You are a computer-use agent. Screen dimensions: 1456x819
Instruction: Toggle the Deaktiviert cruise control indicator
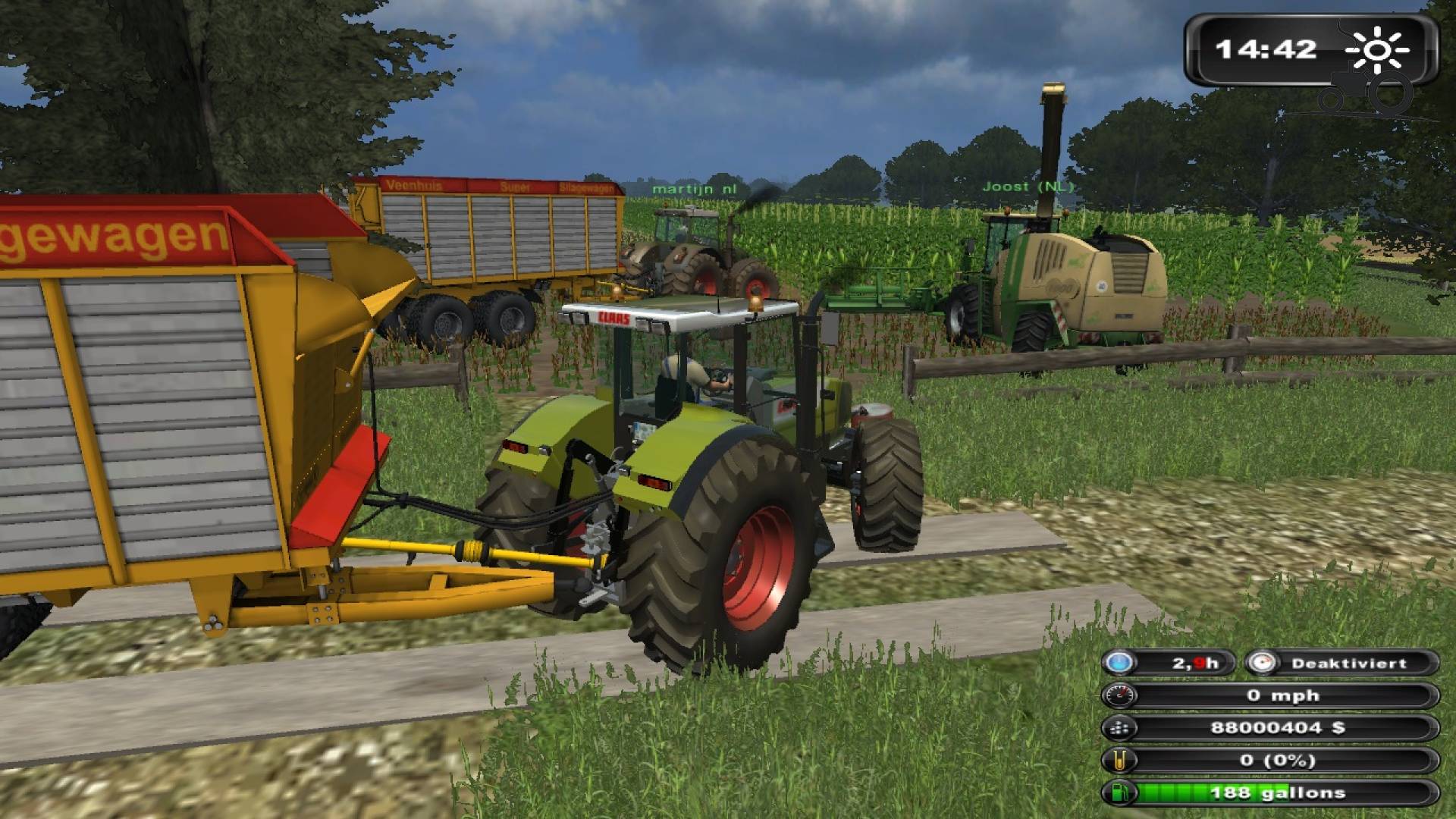coord(1350,662)
